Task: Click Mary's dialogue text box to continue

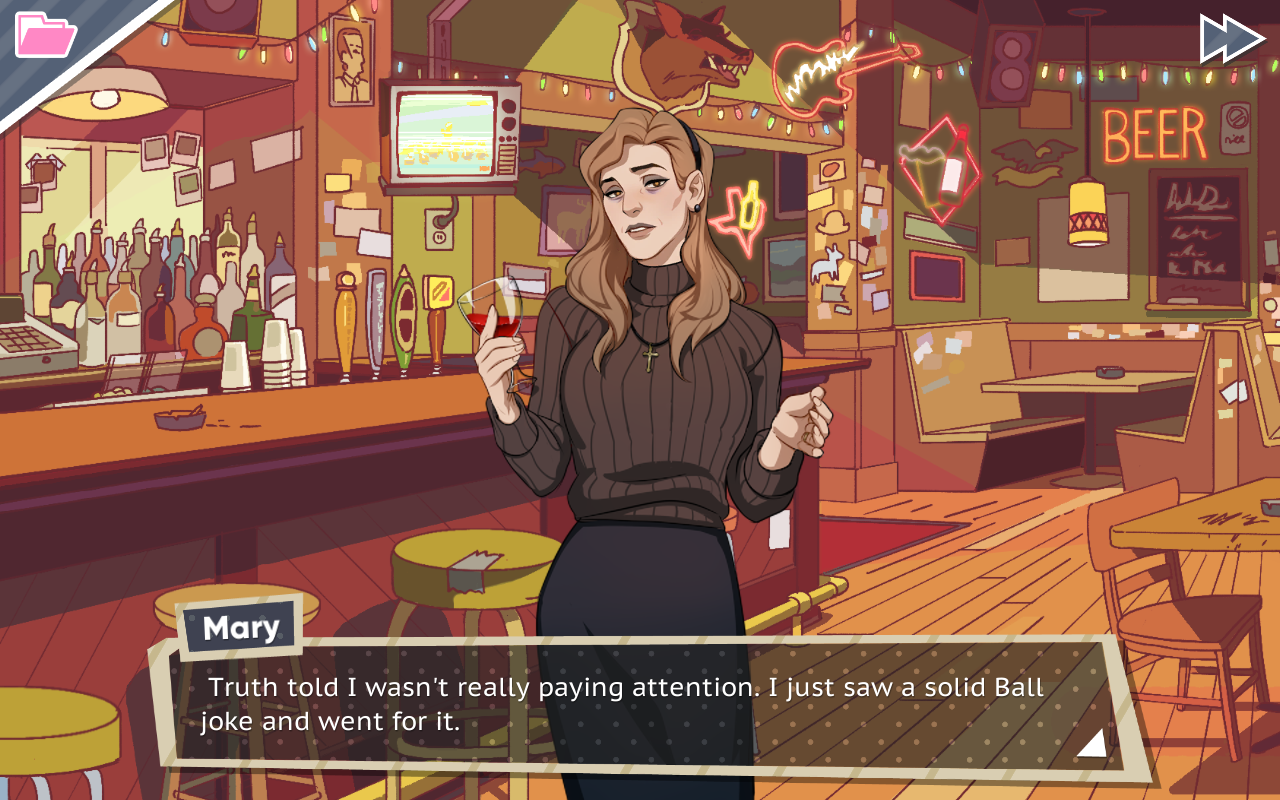Action: 640,705
